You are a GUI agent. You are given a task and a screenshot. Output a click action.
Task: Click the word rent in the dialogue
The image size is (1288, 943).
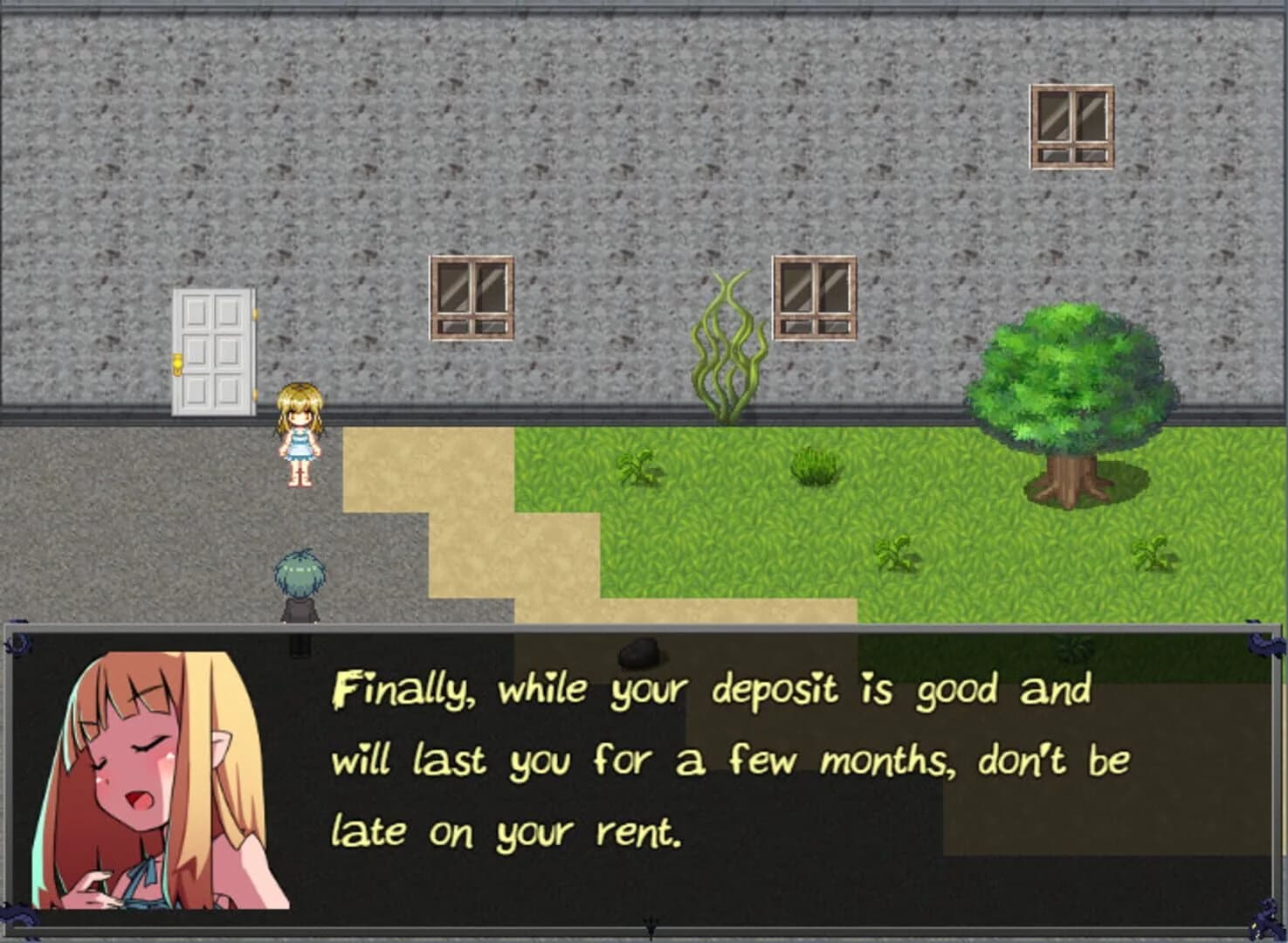pos(633,832)
